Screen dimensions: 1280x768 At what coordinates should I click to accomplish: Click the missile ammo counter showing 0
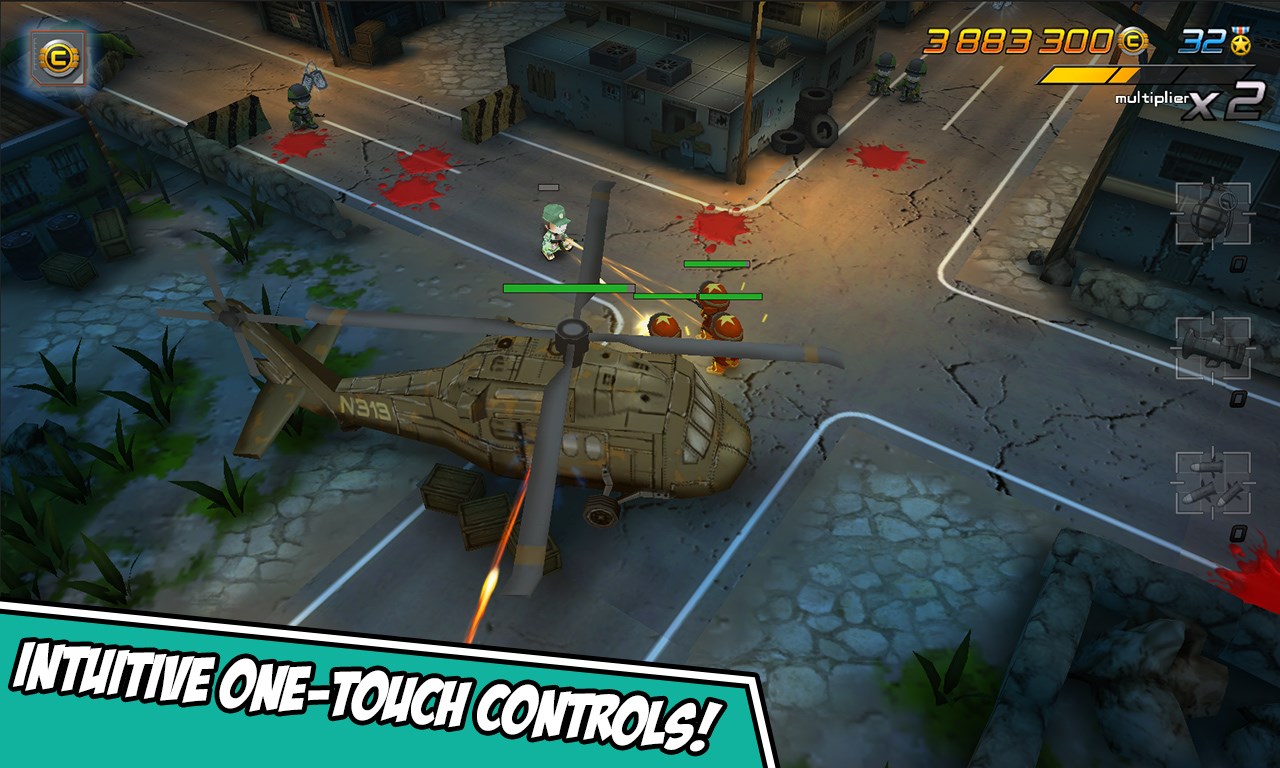pos(1238,532)
